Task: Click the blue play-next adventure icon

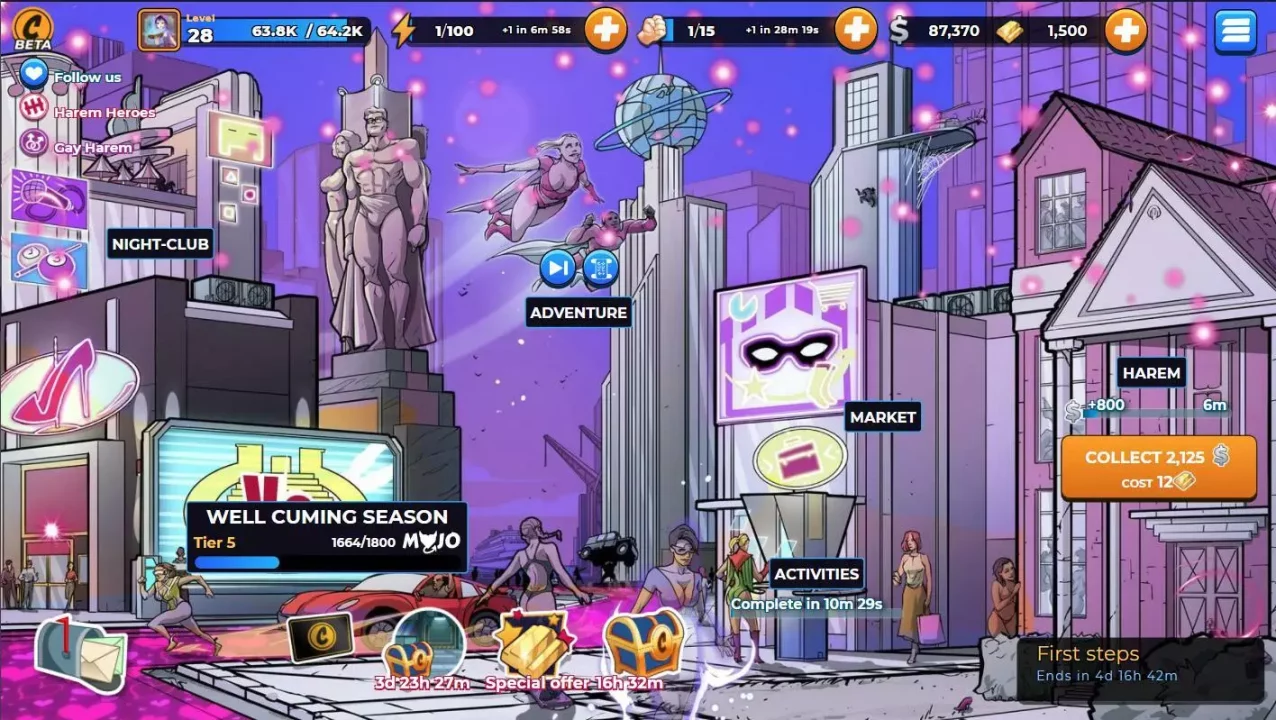Action: pyautogui.click(x=558, y=268)
